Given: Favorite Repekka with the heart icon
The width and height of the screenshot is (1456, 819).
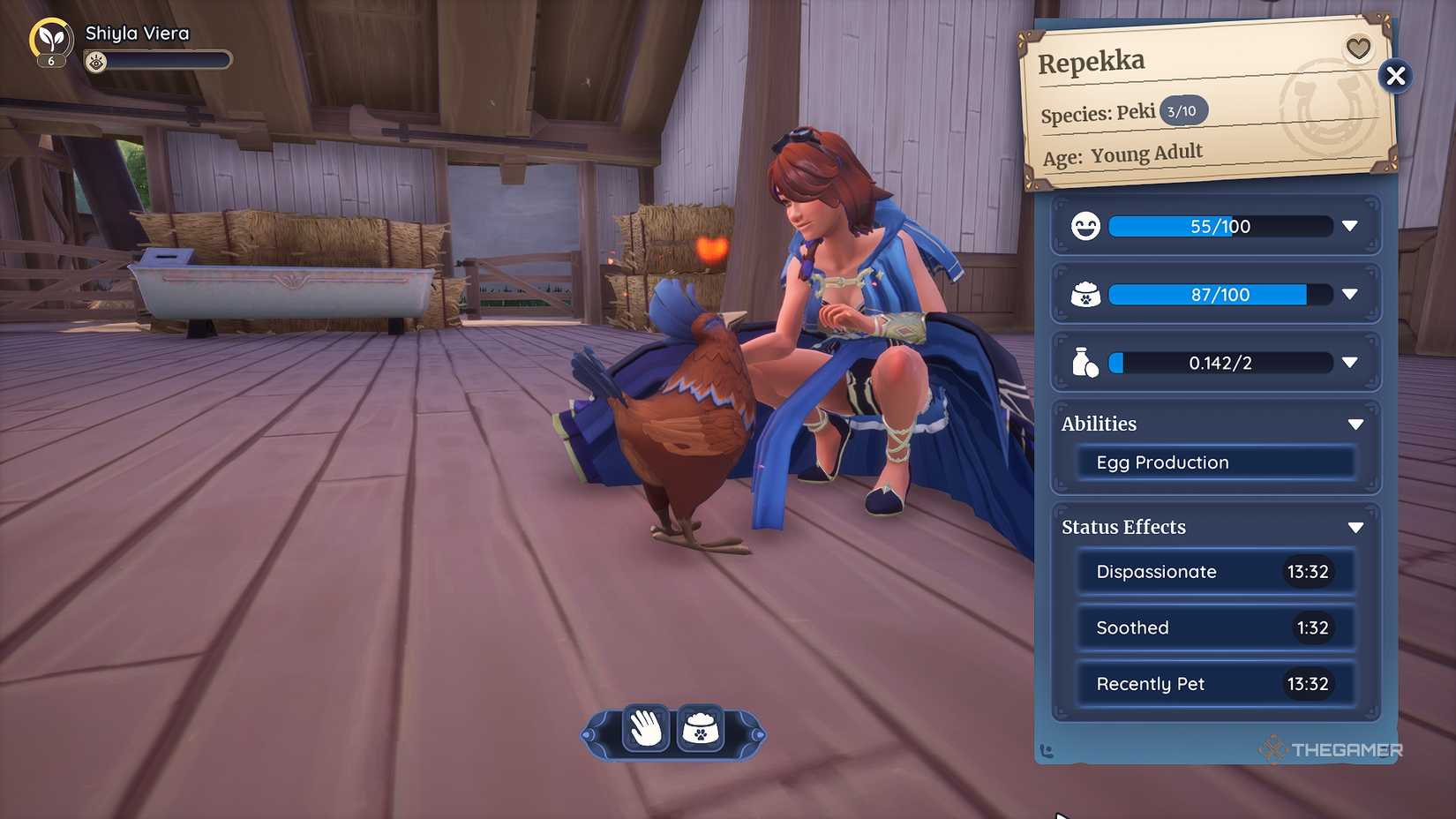Looking at the screenshot, I should pos(1358,48).
